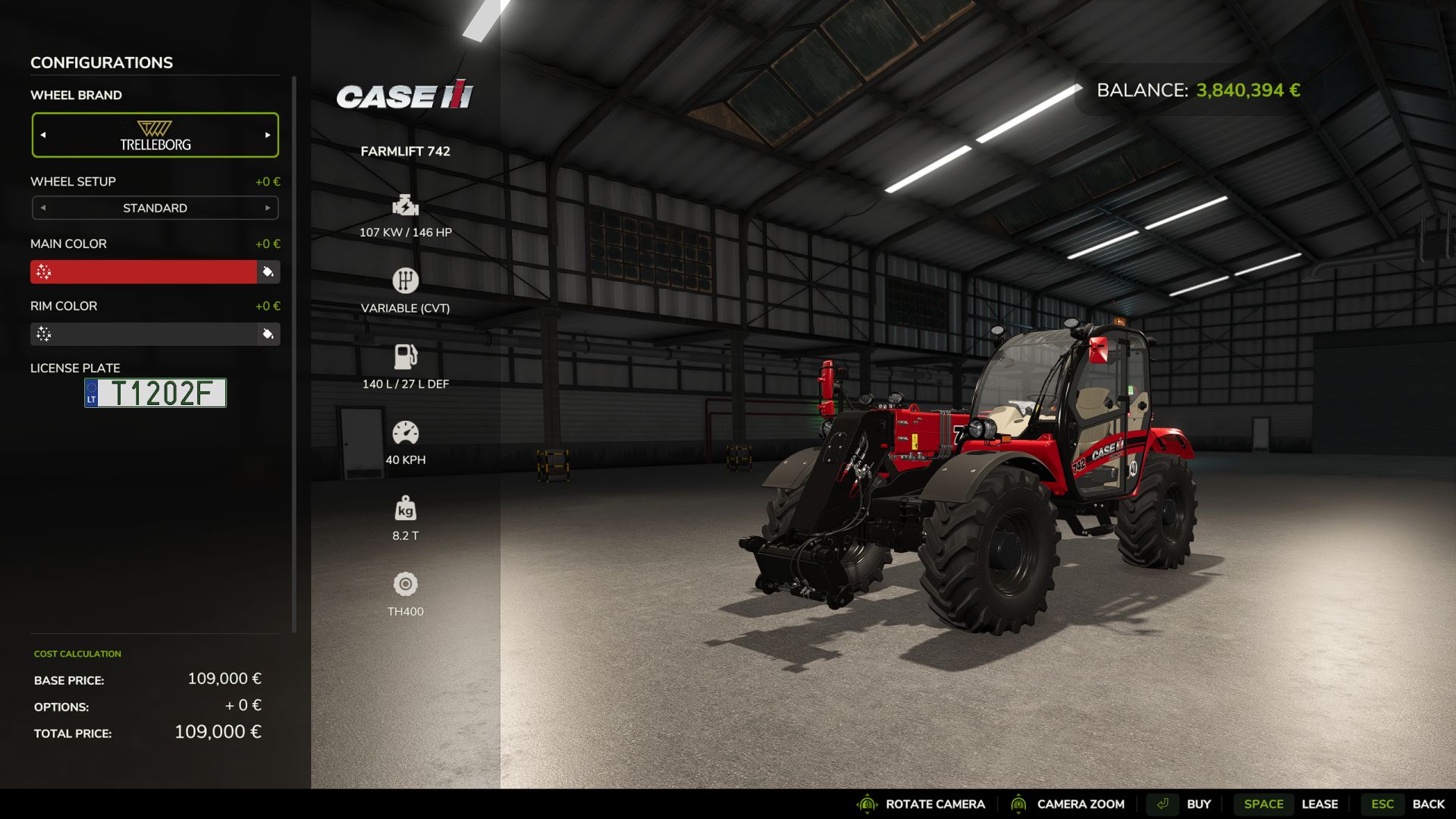Click the Camera Zoom control icon

[1019, 804]
